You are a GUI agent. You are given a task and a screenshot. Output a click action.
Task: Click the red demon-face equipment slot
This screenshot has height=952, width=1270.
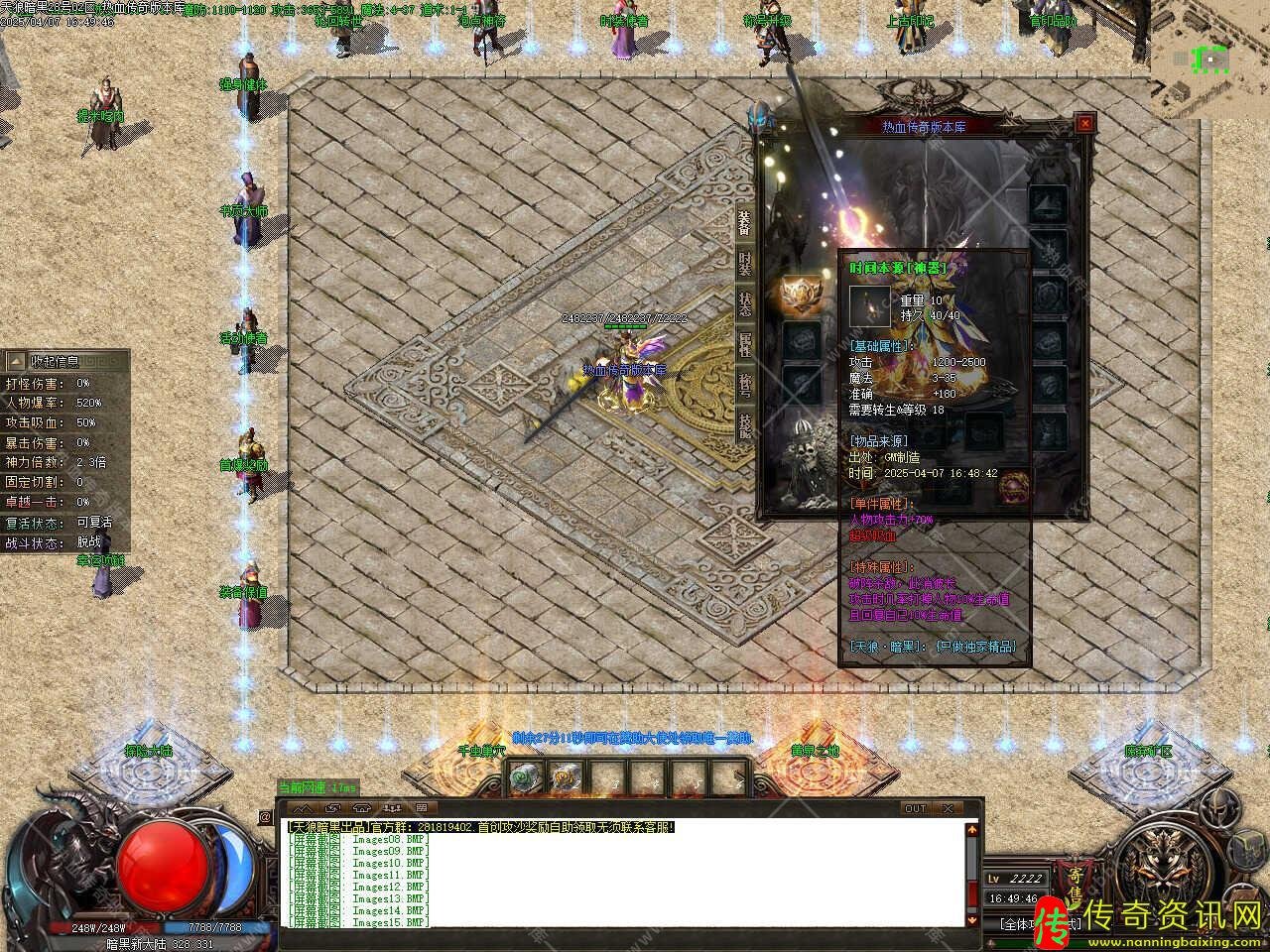click(1013, 486)
